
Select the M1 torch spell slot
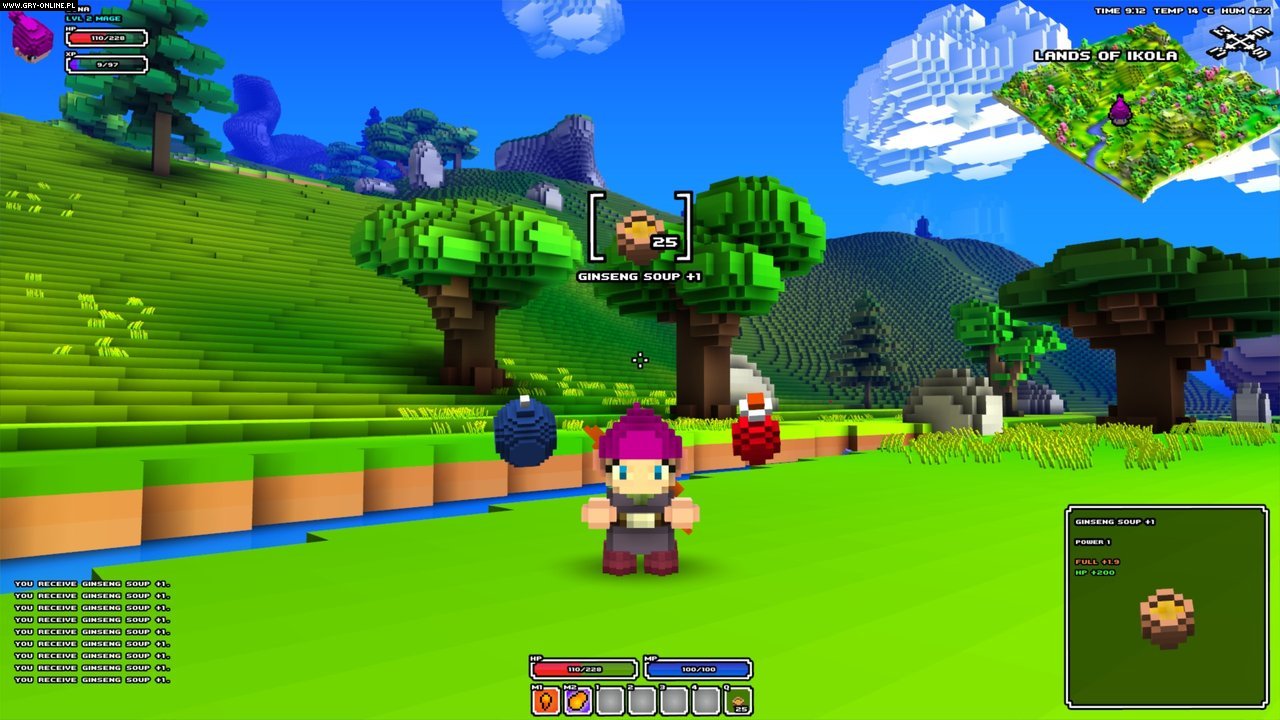coord(545,700)
